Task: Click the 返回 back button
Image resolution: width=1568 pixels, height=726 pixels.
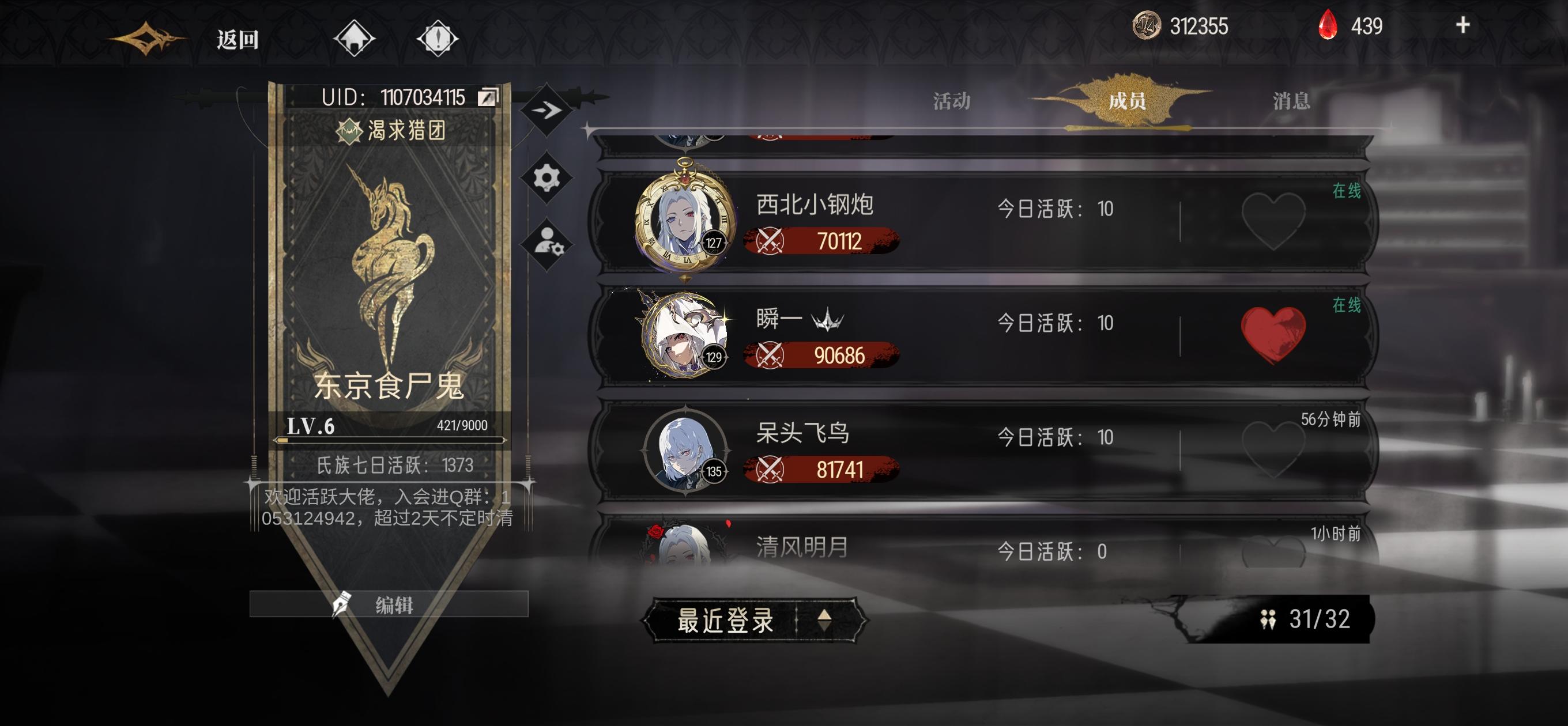Action: (238, 40)
